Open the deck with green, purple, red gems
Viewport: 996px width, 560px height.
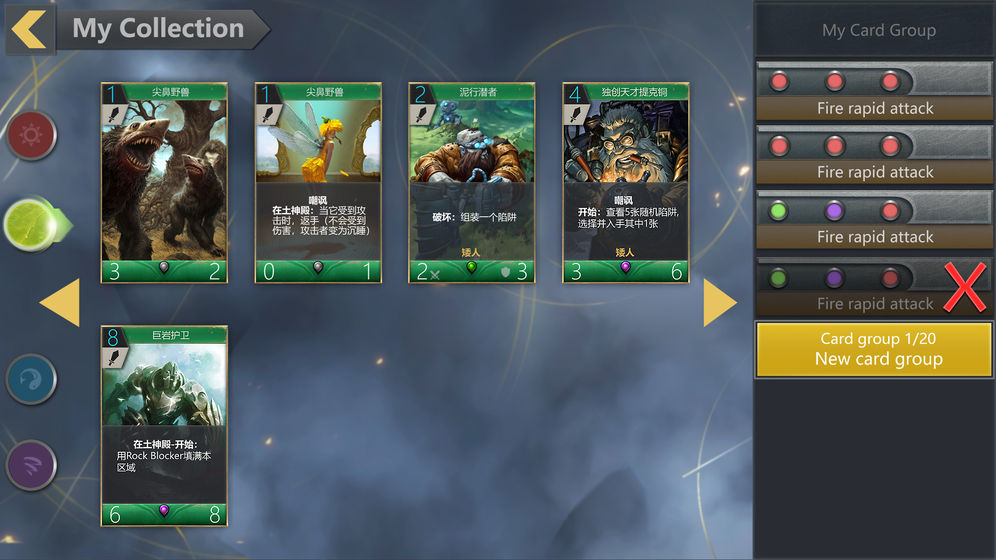pyautogui.click(x=874, y=221)
